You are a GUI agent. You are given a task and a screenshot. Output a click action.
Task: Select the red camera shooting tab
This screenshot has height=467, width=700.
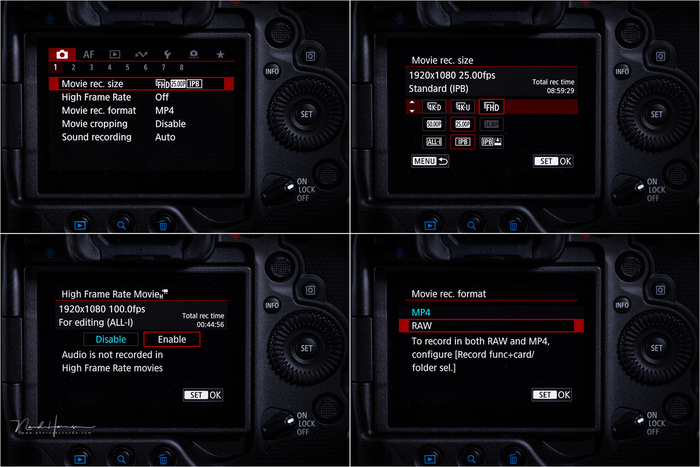tap(62, 54)
